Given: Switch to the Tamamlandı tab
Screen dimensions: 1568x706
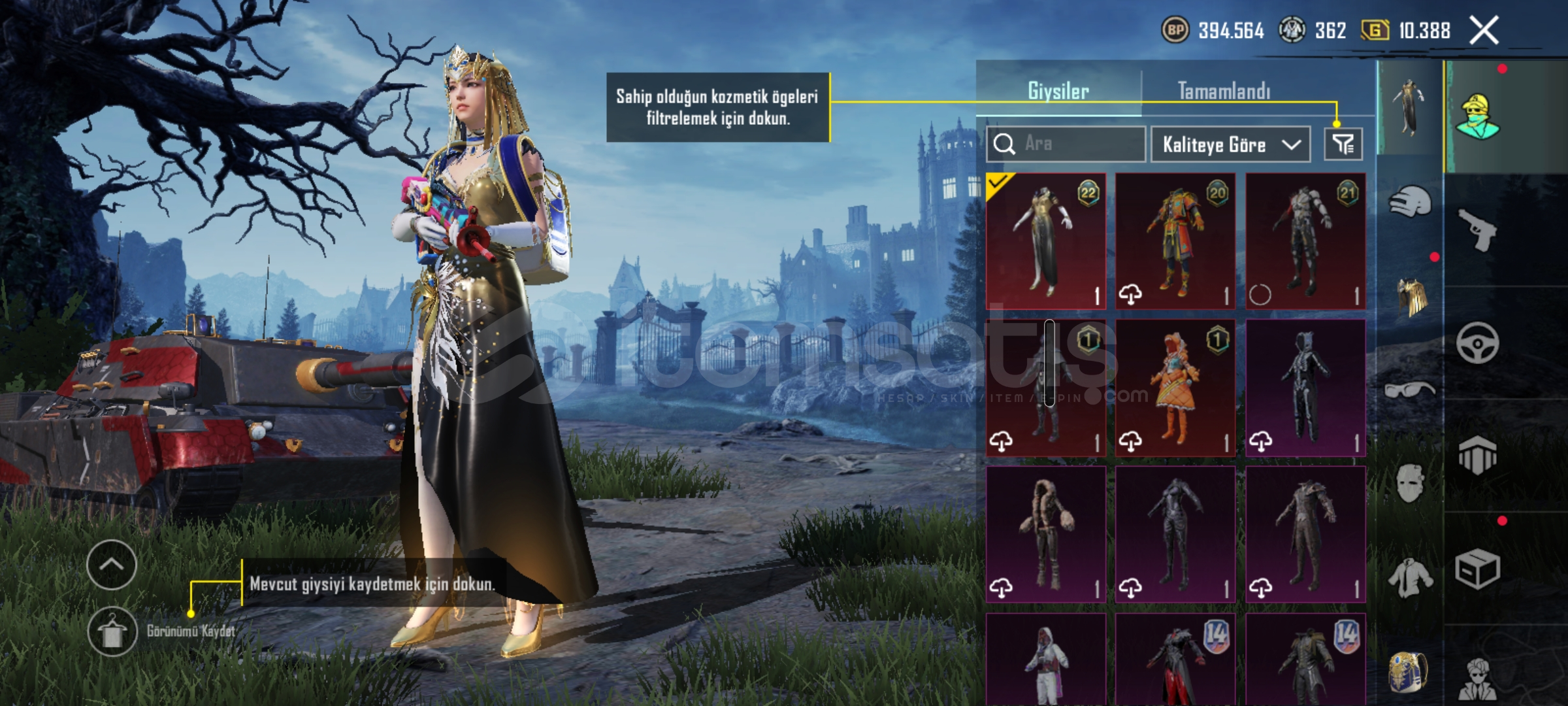Looking at the screenshot, I should point(1224,91).
